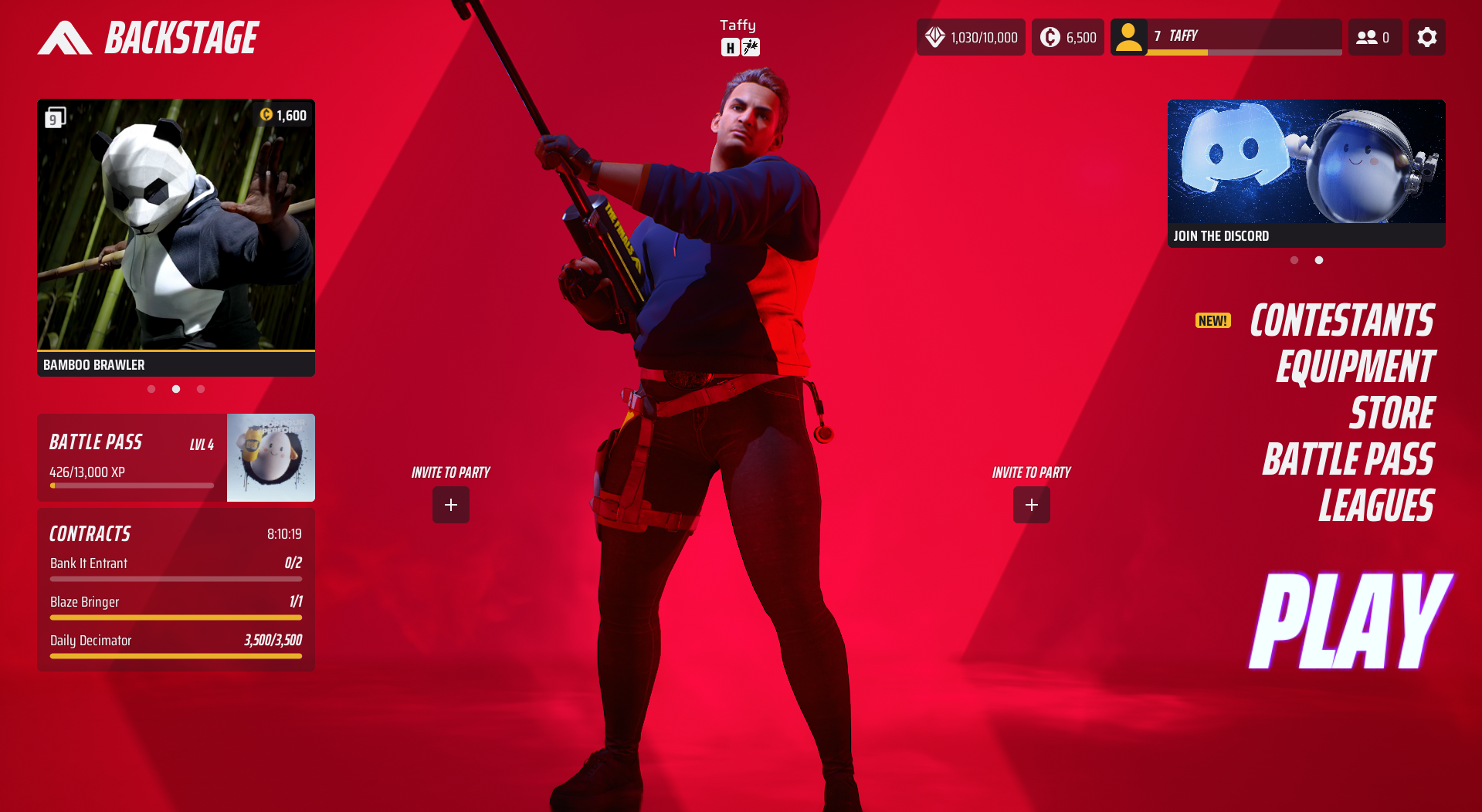Click the coin balance showing 6,500

point(1067,36)
